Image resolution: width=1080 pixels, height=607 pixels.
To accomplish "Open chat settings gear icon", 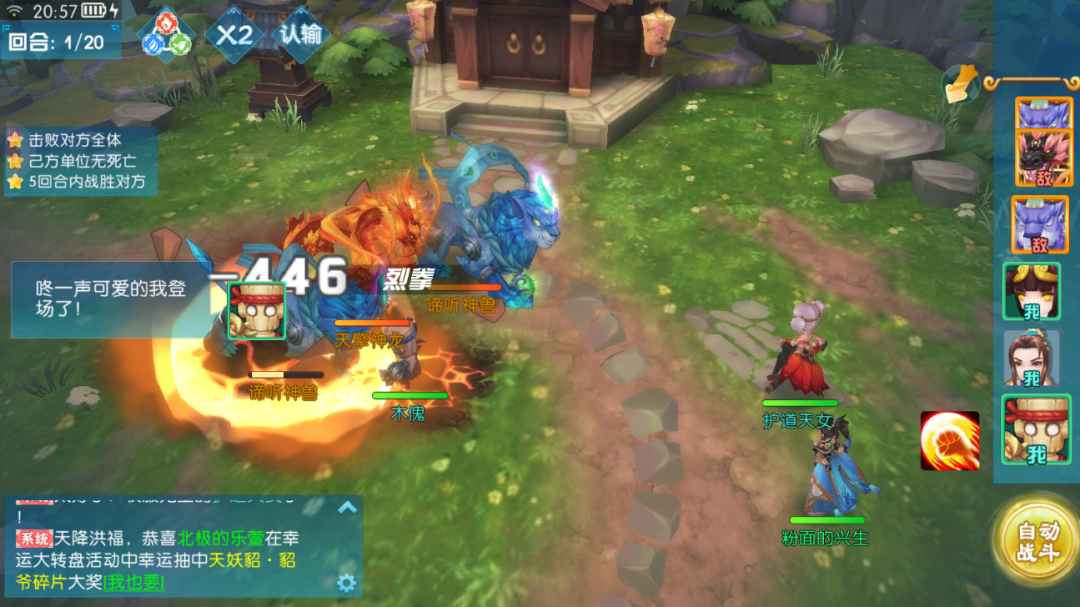I will [346, 582].
